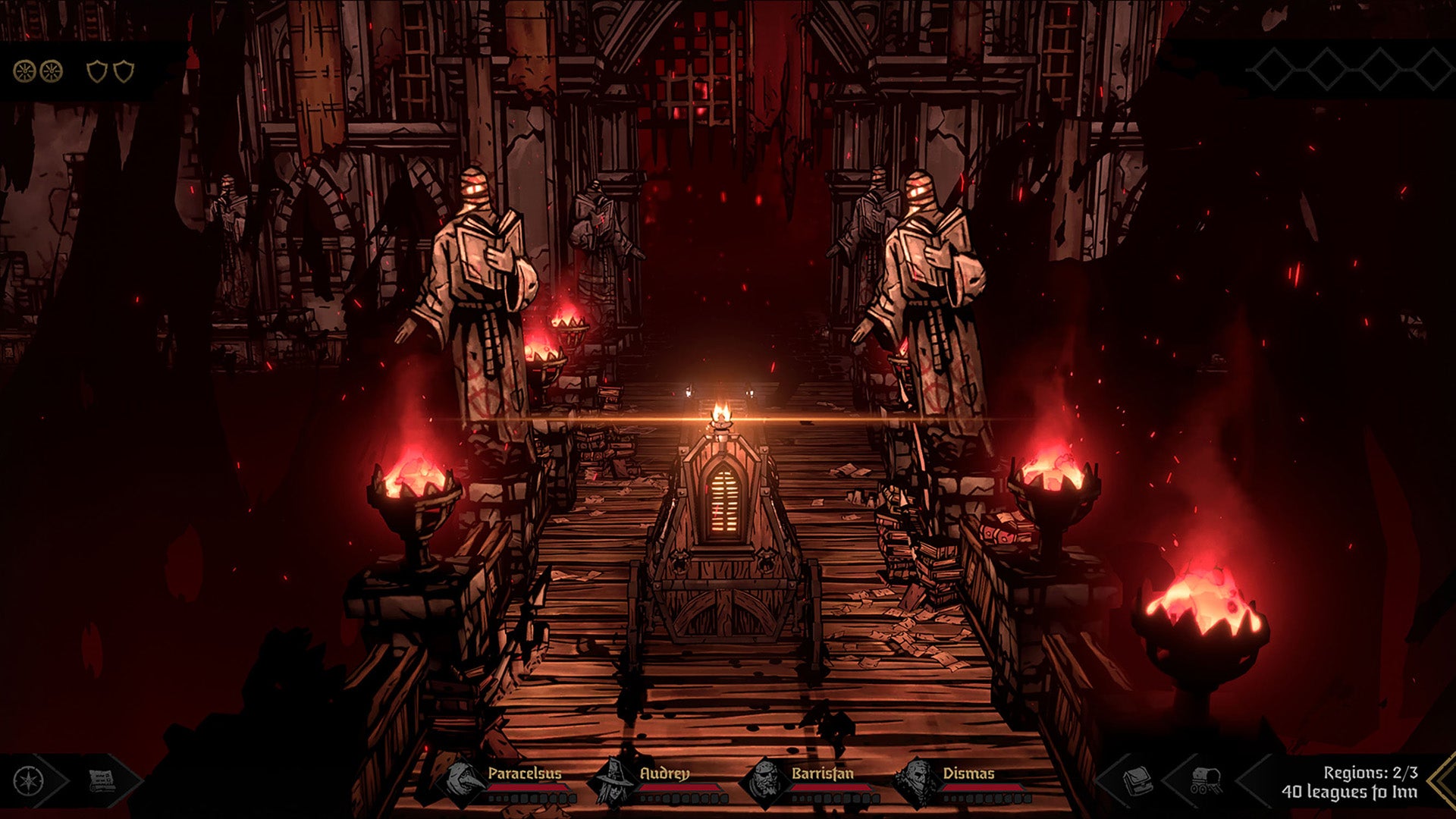1456x819 pixels.
Task: Click the second wheel icon top left
Action: click(x=51, y=71)
